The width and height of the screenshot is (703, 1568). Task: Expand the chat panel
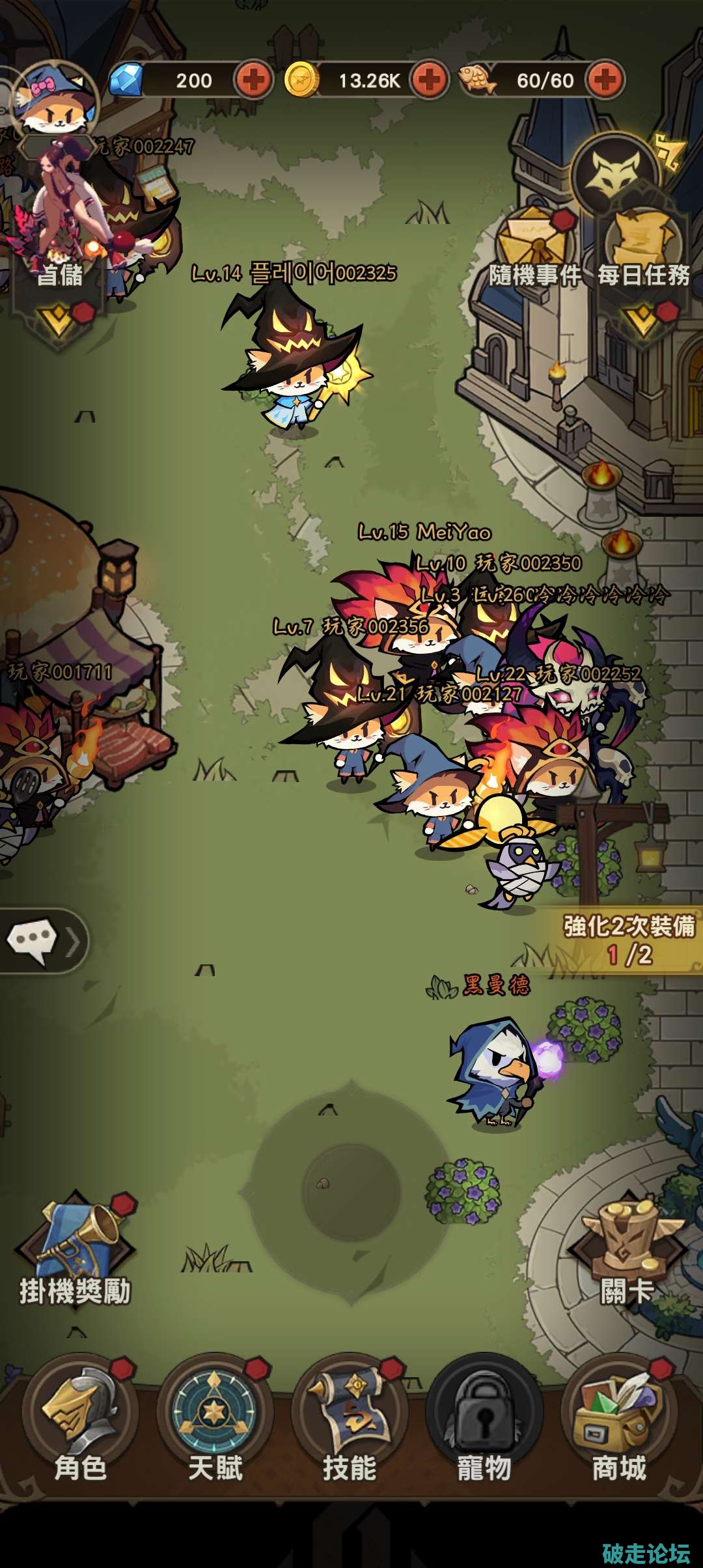point(43,941)
